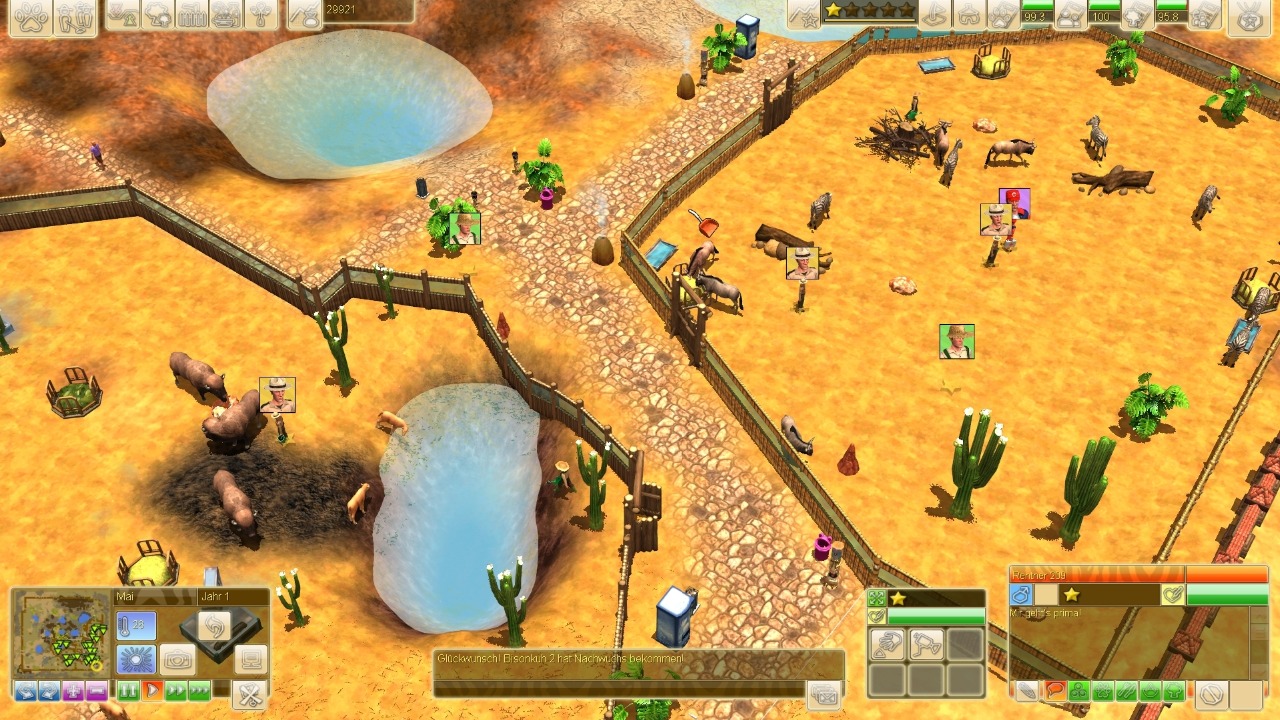The image size is (1280, 720).
Task: Open the zoo star rating chart
Action: click(x=804, y=13)
